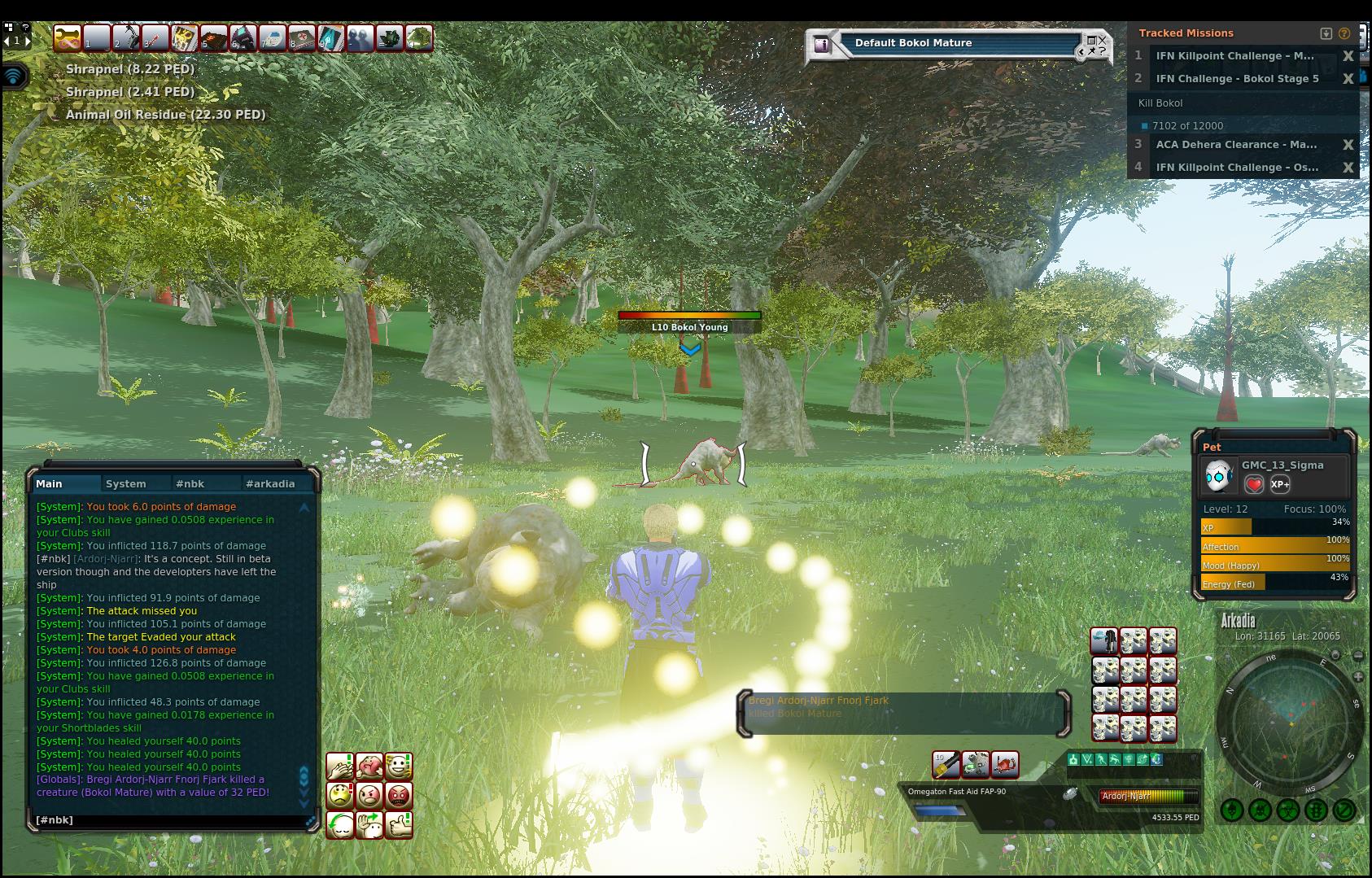Zoom in on the radar
The image size is (1372, 878).
(x=1357, y=677)
